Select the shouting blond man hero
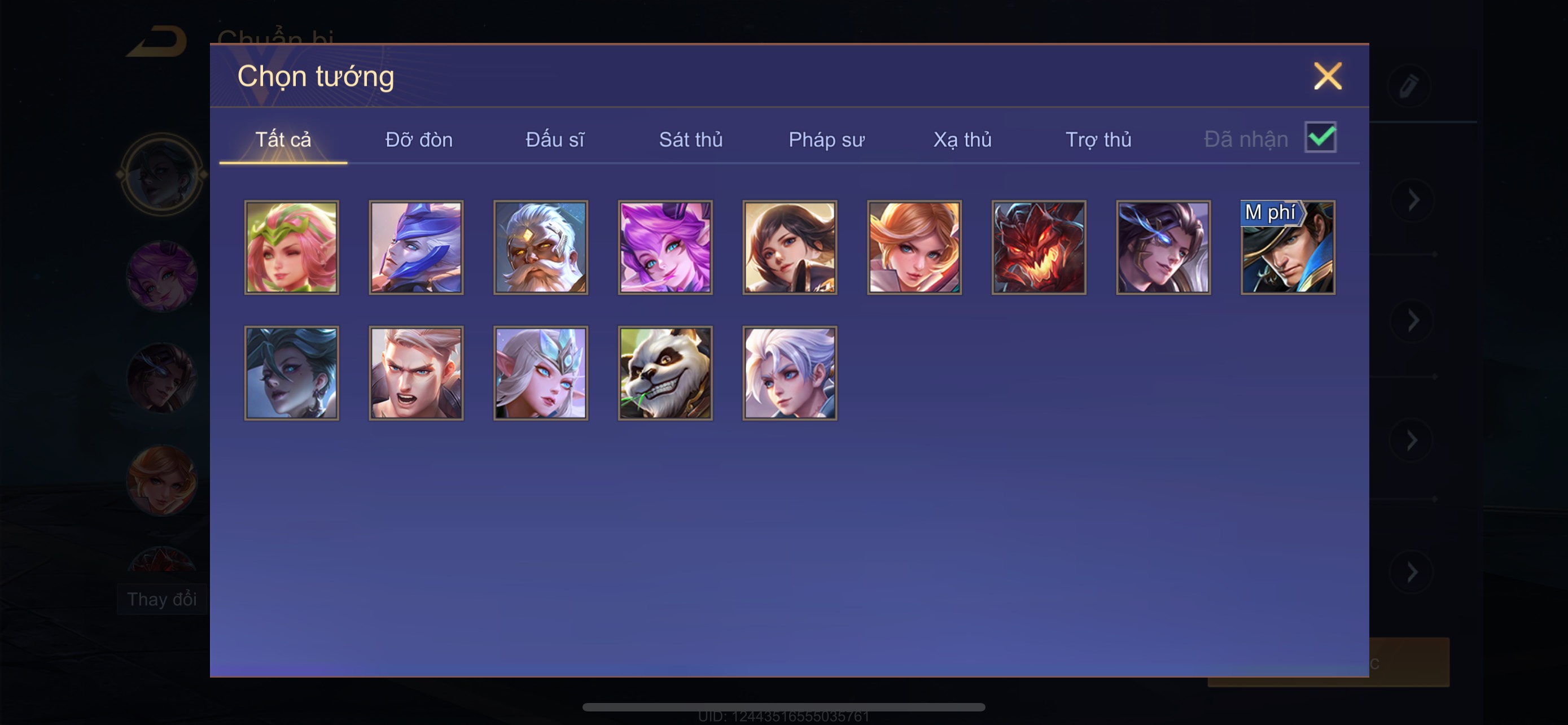Screen dimensions: 1568x725 (417, 373)
